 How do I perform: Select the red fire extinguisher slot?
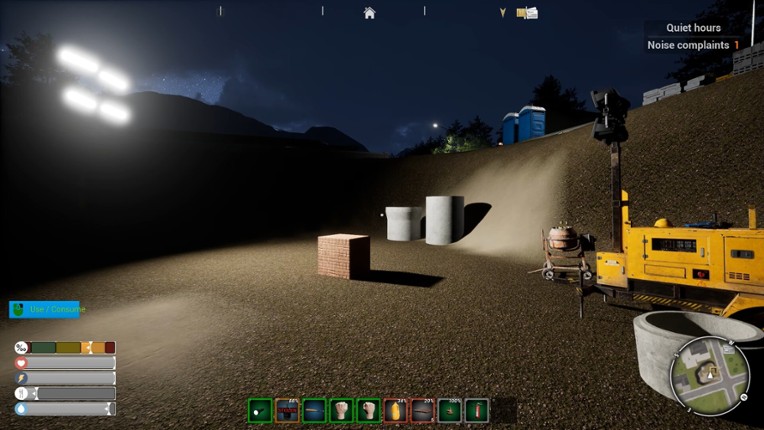[477, 410]
